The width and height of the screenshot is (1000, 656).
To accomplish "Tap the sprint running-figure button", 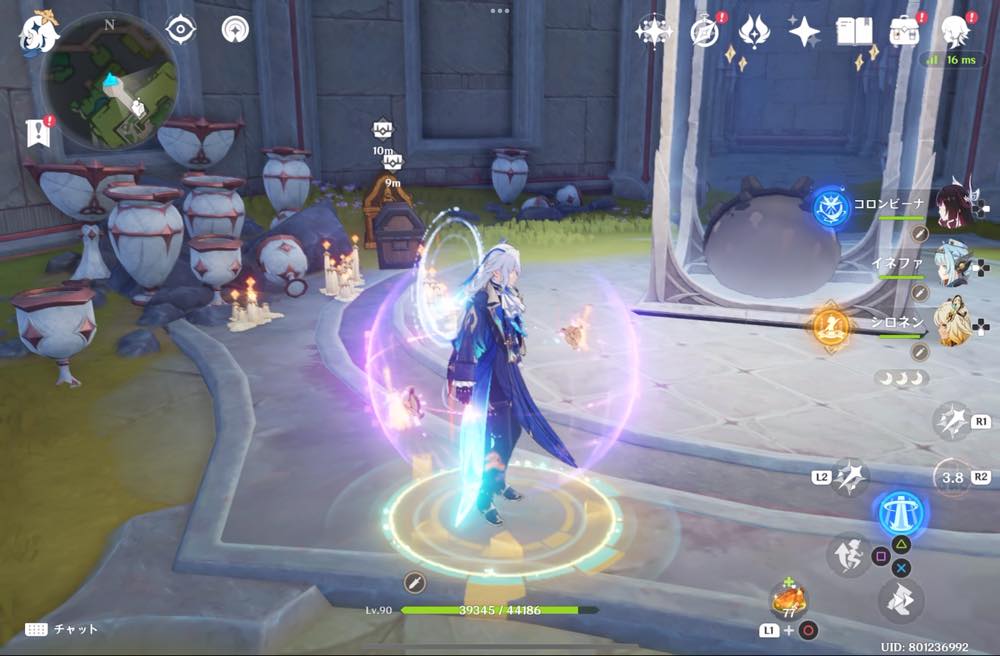I will point(848,555).
